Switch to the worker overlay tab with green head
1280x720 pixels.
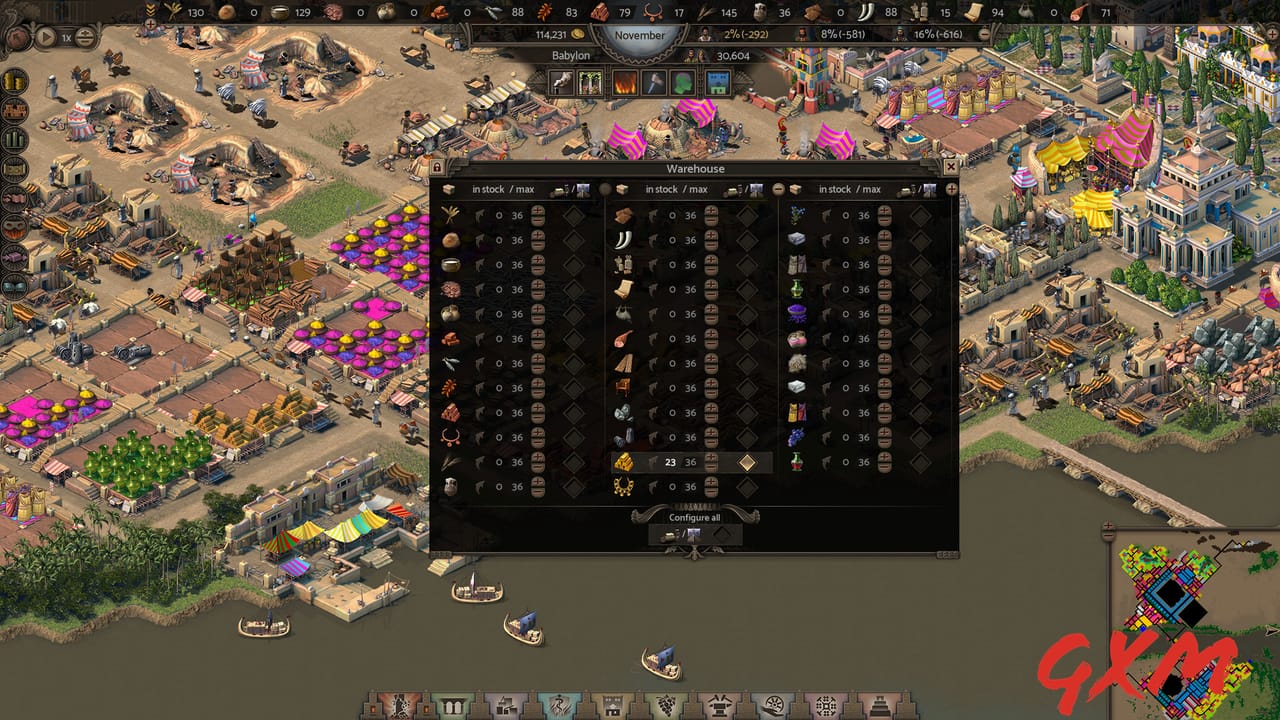(681, 82)
